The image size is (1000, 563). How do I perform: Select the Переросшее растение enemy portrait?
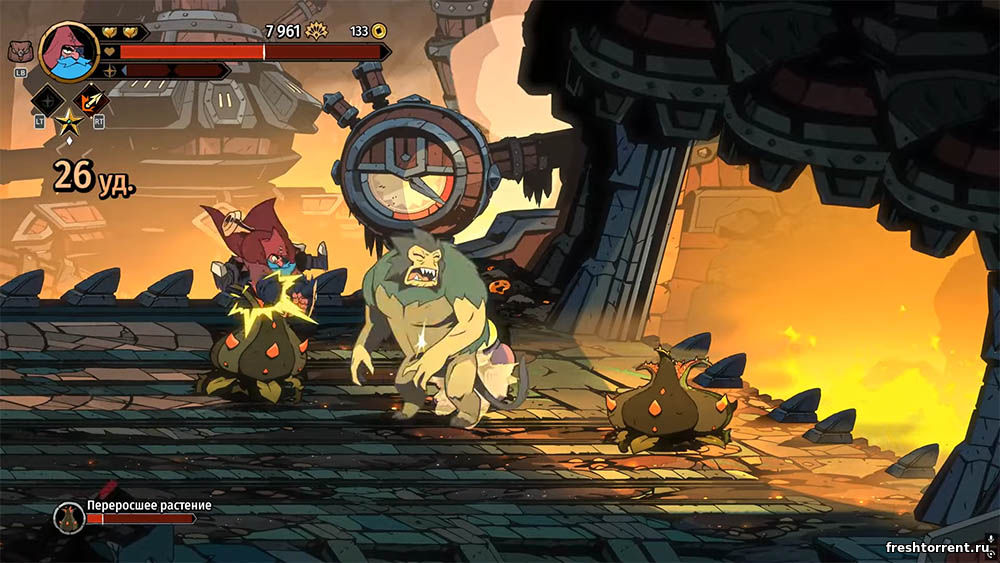point(69,517)
